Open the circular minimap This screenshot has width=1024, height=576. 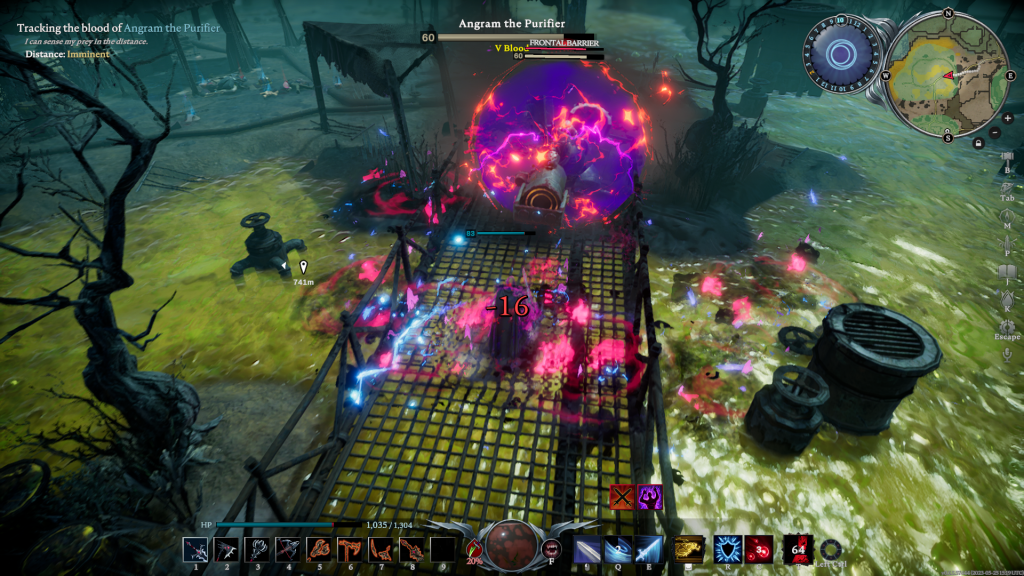(x=947, y=72)
